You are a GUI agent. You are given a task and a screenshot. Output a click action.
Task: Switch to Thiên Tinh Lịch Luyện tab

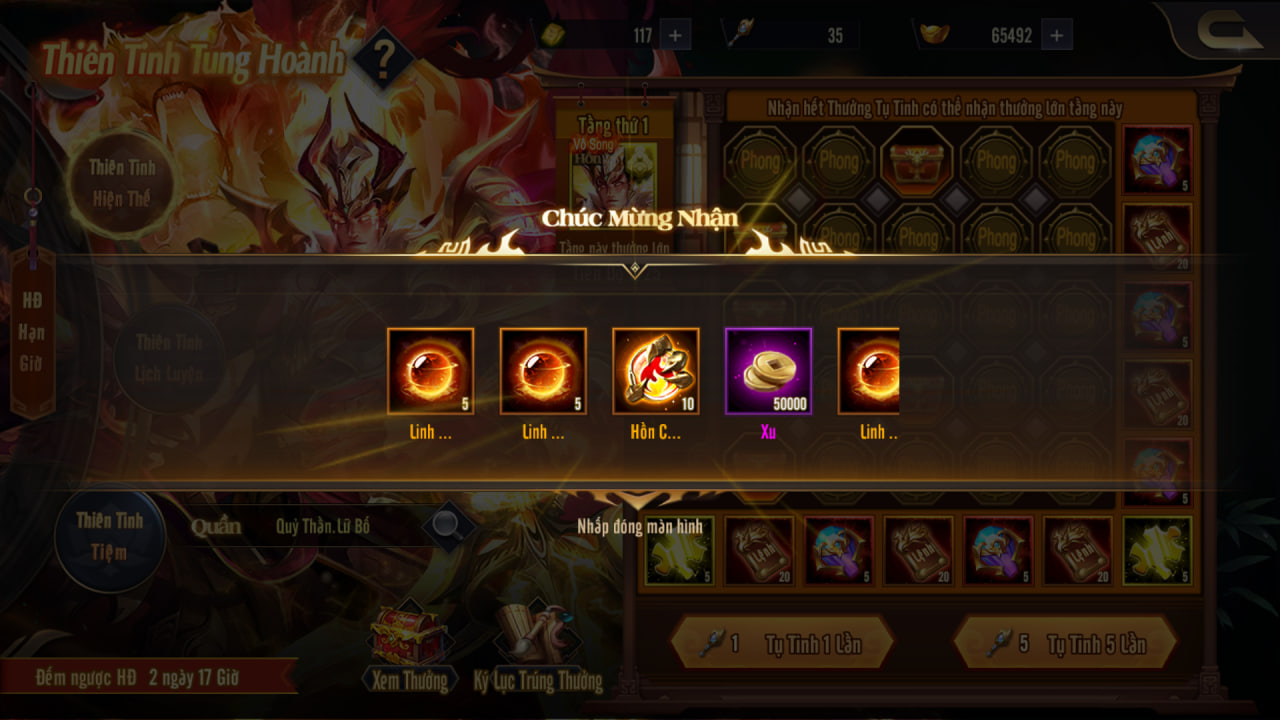click(168, 358)
